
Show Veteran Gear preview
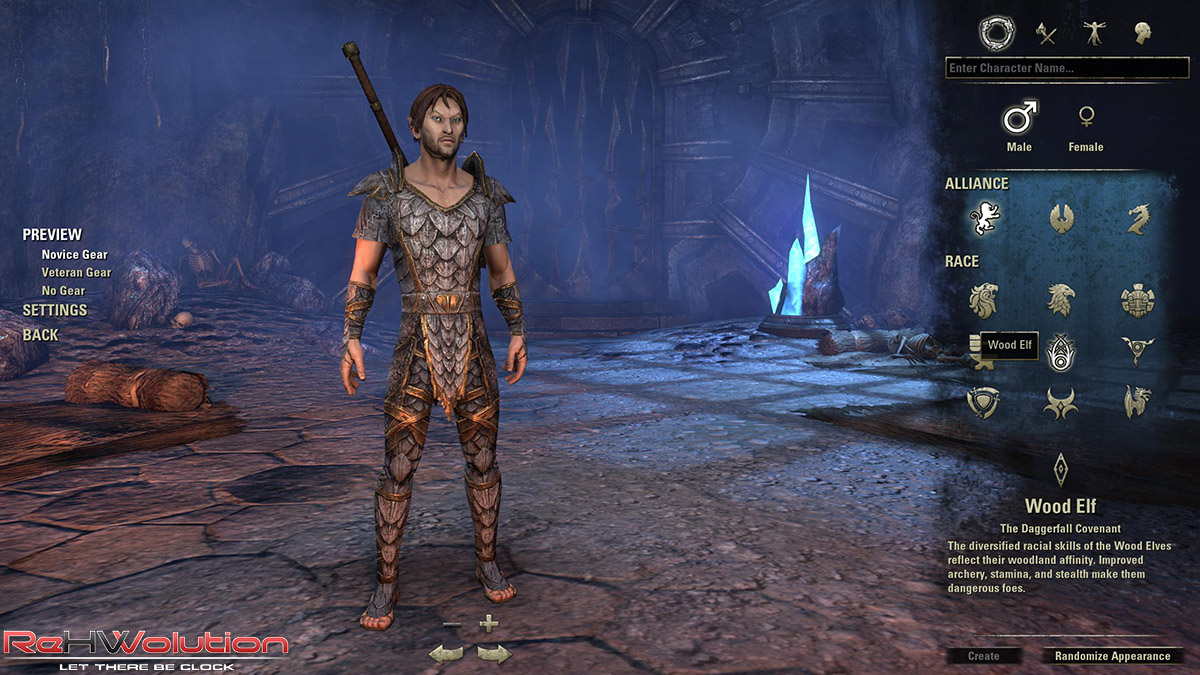pyautogui.click(x=76, y=272)
